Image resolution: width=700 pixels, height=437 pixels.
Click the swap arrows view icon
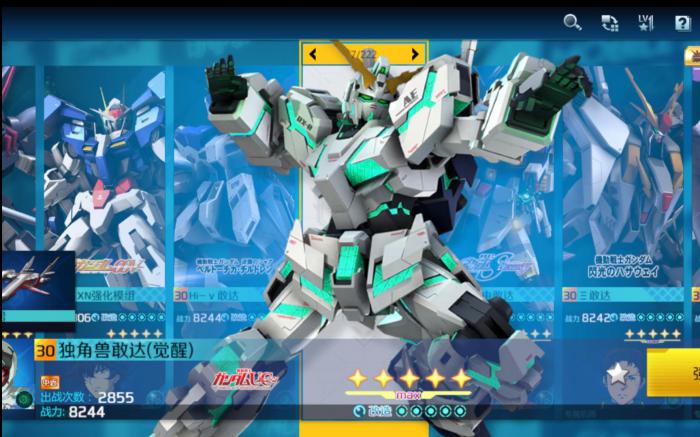pyautogui.click(x=609, y=22)
